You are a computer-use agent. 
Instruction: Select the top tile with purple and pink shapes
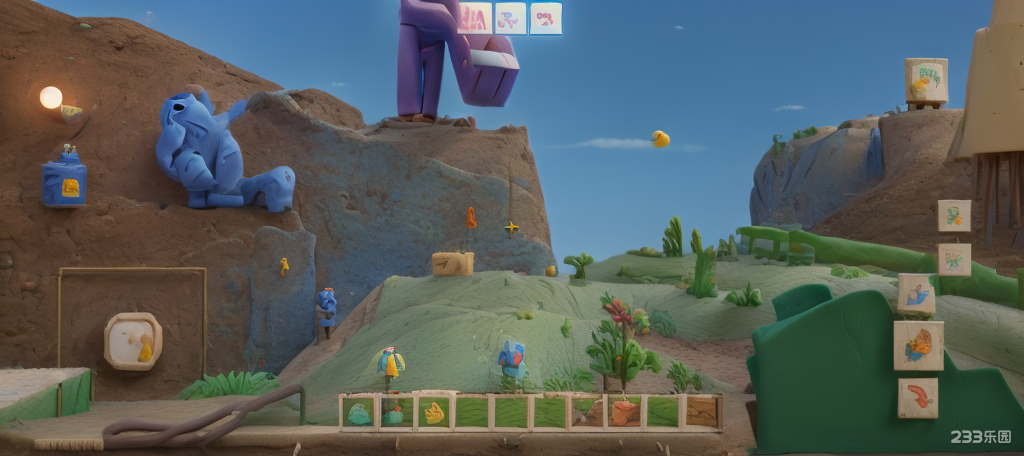click(510, 18)
